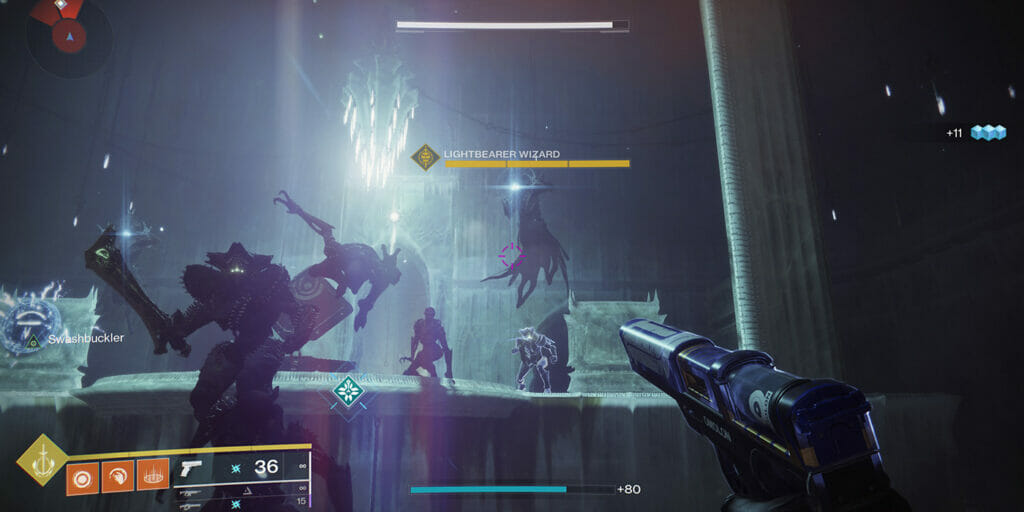
Task: Trigger the orange melee ability icon
Action: pos(117,475)
